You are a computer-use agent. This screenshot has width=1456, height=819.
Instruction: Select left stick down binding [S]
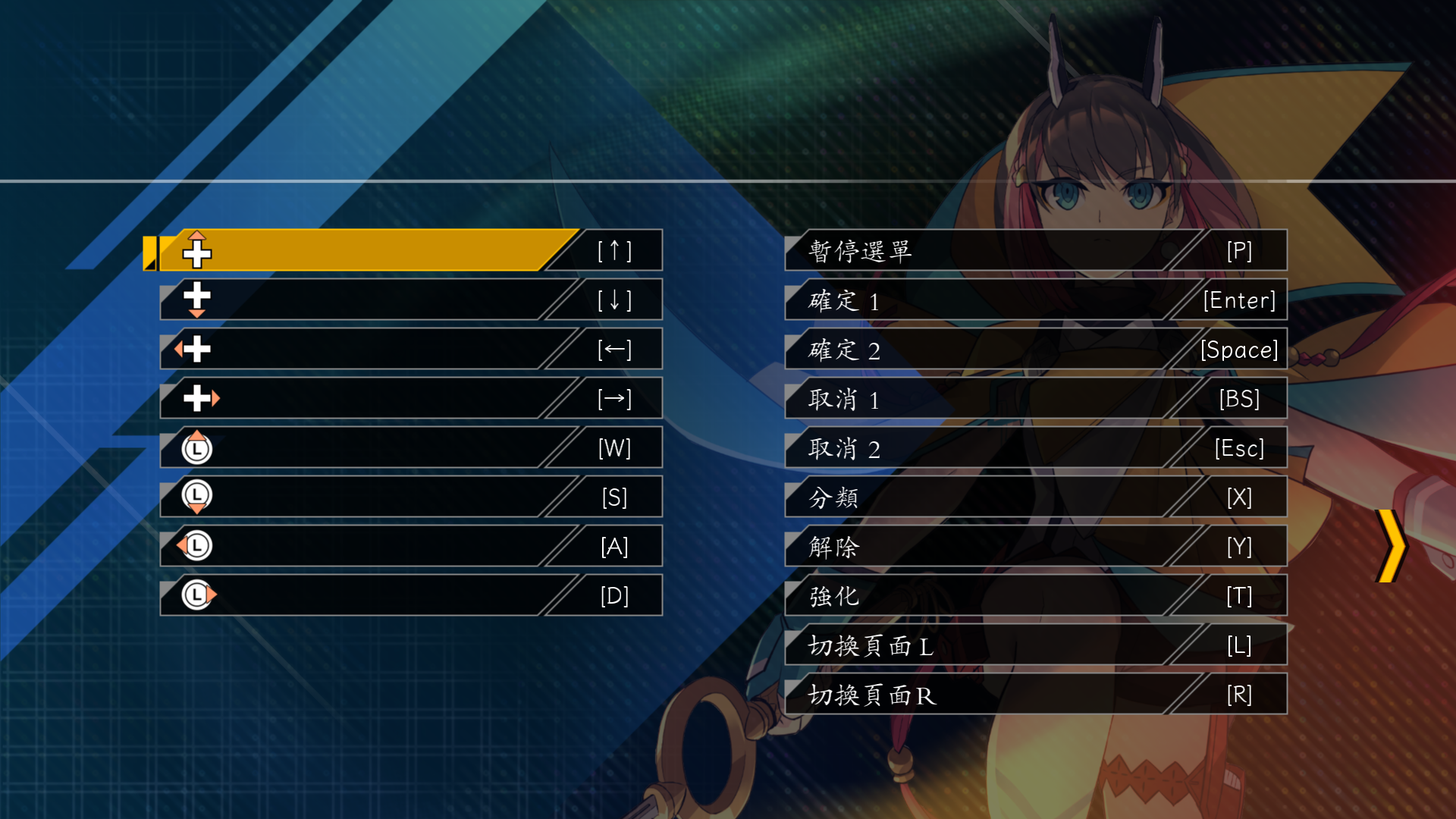tap(409, 497)
